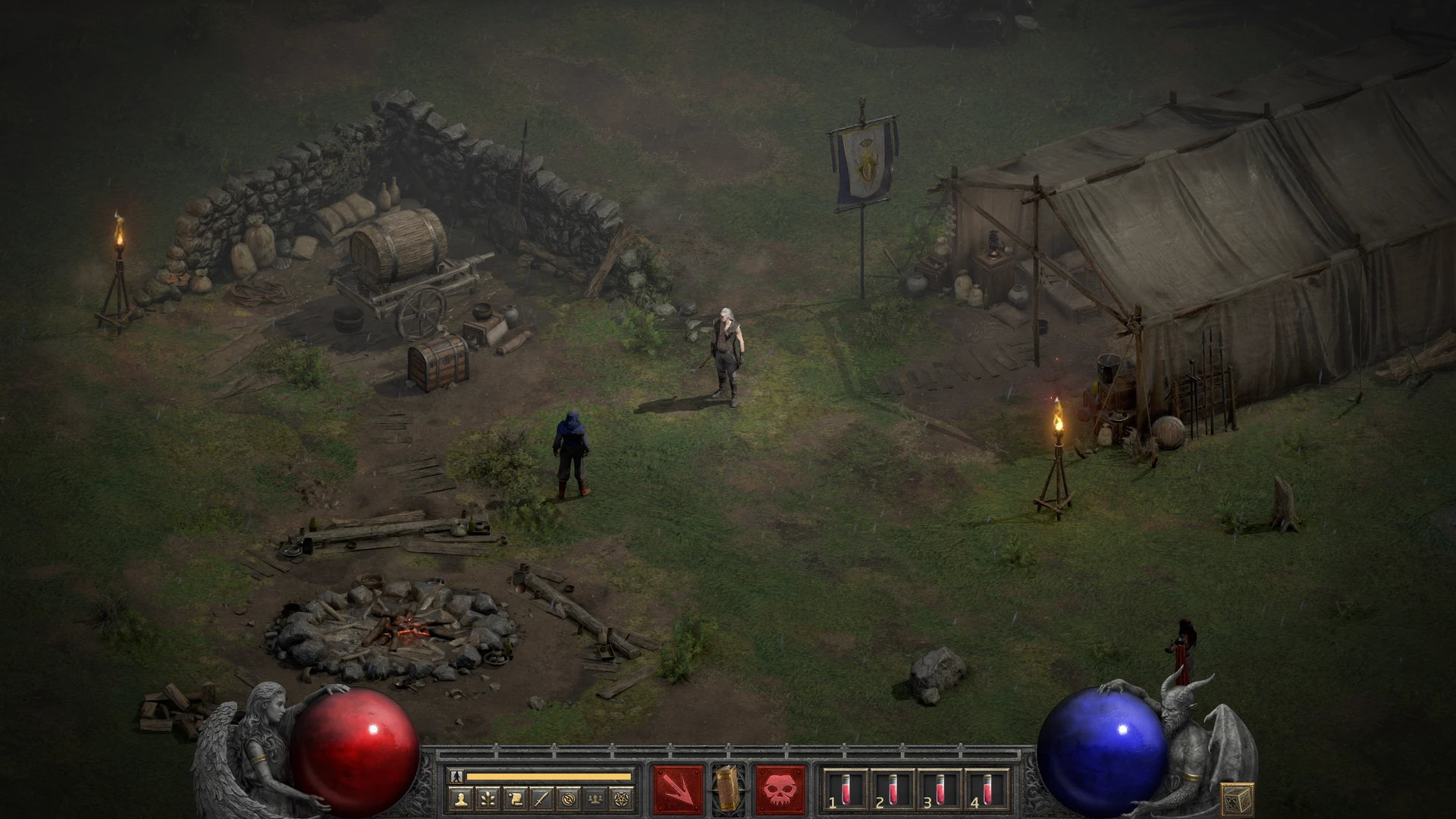
Task: Click the brown tome between the skill buttons
Action: (x=729, y=787)
